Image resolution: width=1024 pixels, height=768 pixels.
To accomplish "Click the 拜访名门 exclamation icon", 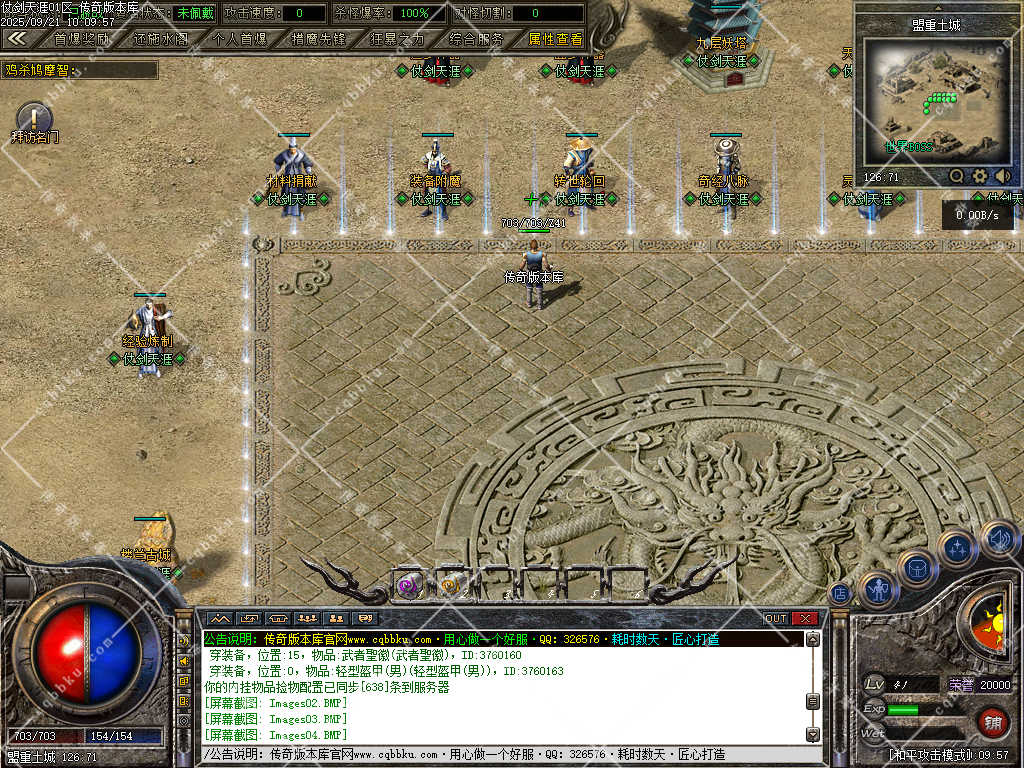I will tap(34, 117).
